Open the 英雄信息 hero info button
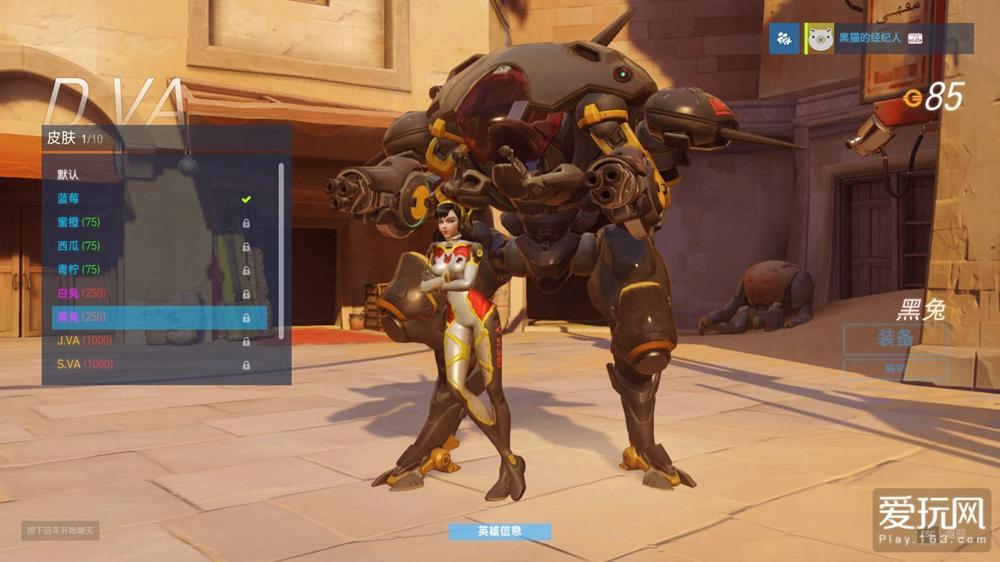1000x562 pixels. 499,531
